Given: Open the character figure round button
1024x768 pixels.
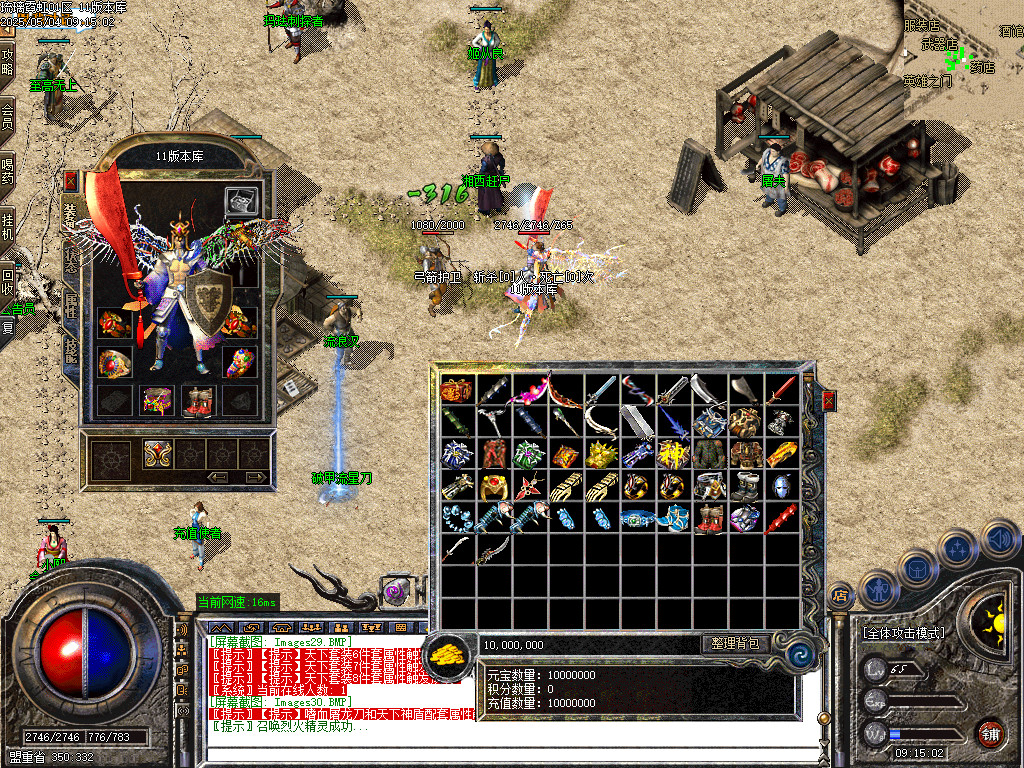Looking at the screenshot, I should [876, 589].
